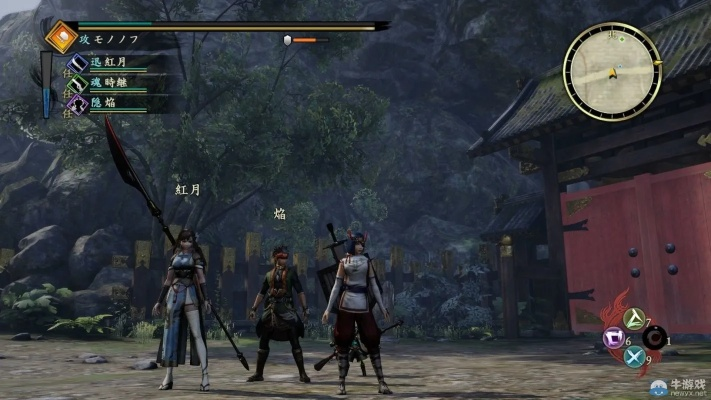The height and width of the screenshot is (400, 711).
Task: Trigger the teal cross skill icon
Action: [x=632, y=357]
